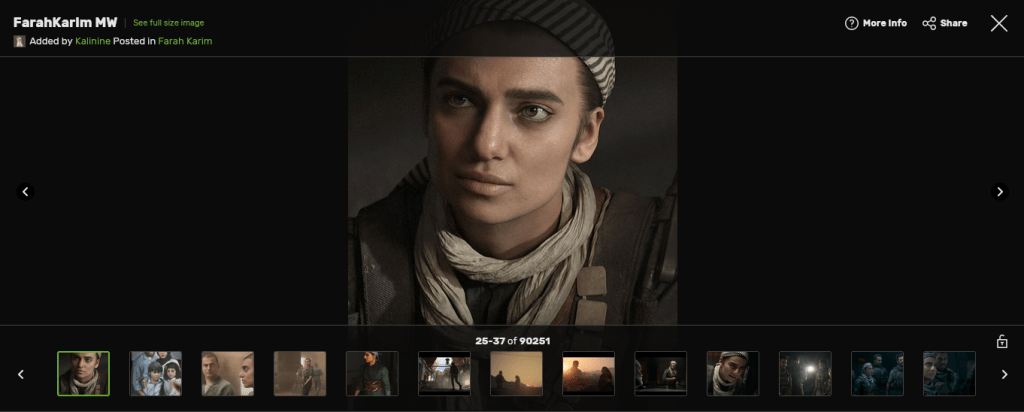The height and width of the screenshot is (412, 1024).
Task: Close the image viewer with the X
Action: (x=998, y=23)
